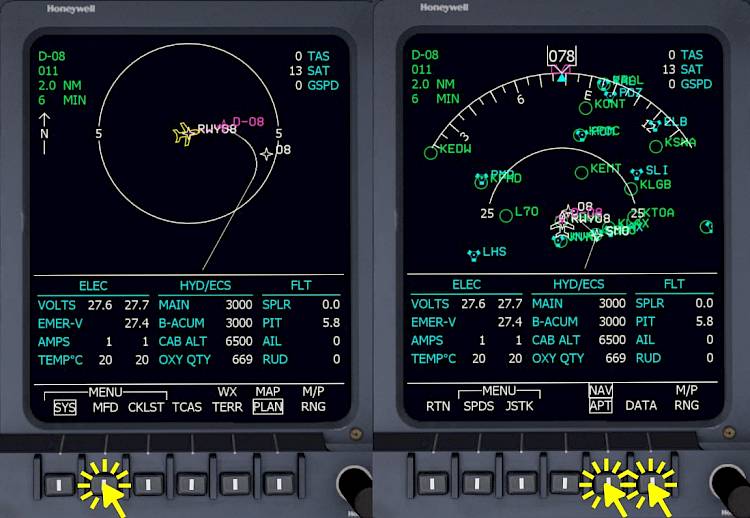Push the bezel button under the SYS label
This screenshot has height=518, width=750.
(61, 484)
